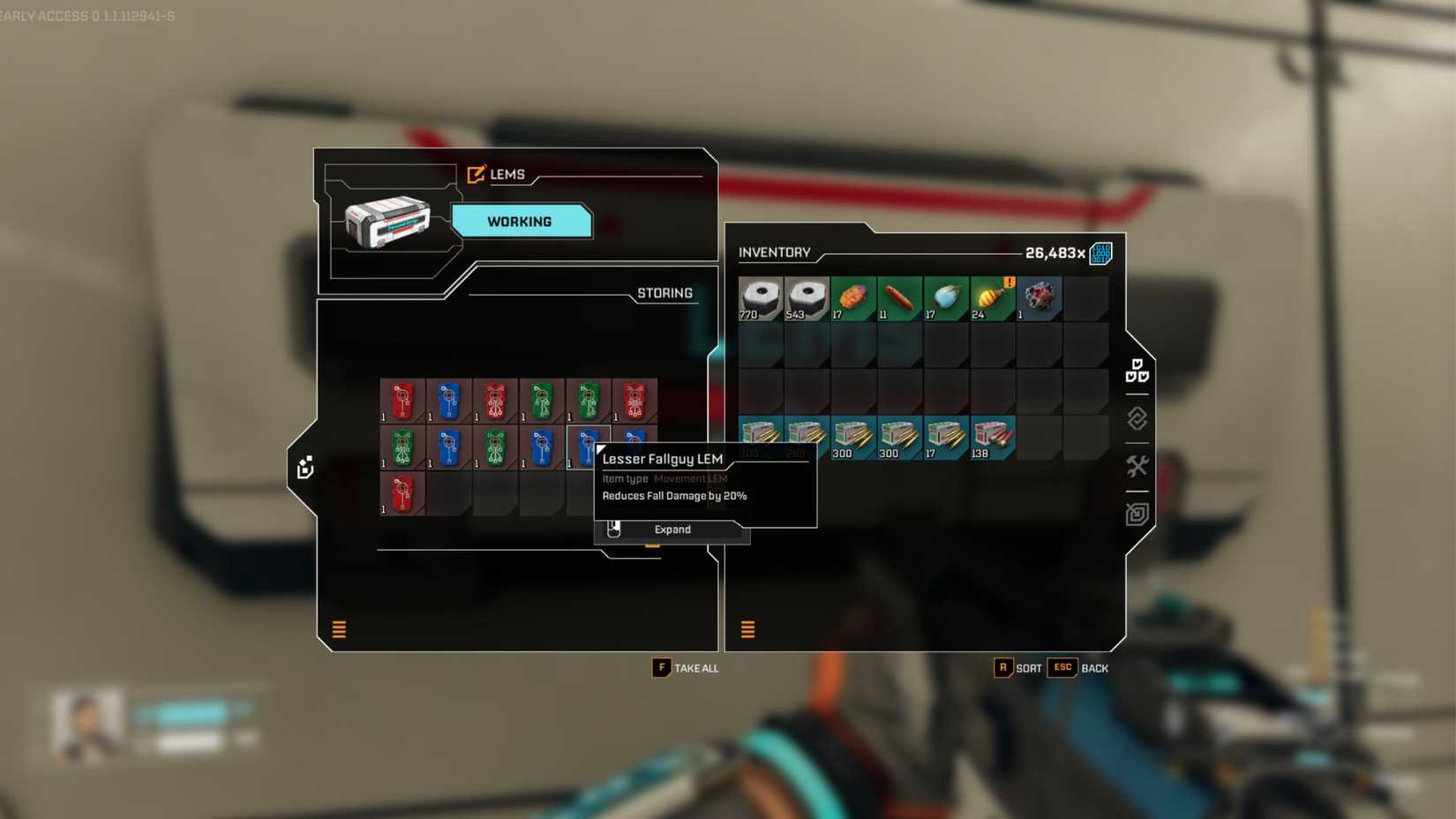This screenshot has height=819, width=1456.
Task: Toggle the WORKING state of the LEMS container
Action: tap(520, 222)
